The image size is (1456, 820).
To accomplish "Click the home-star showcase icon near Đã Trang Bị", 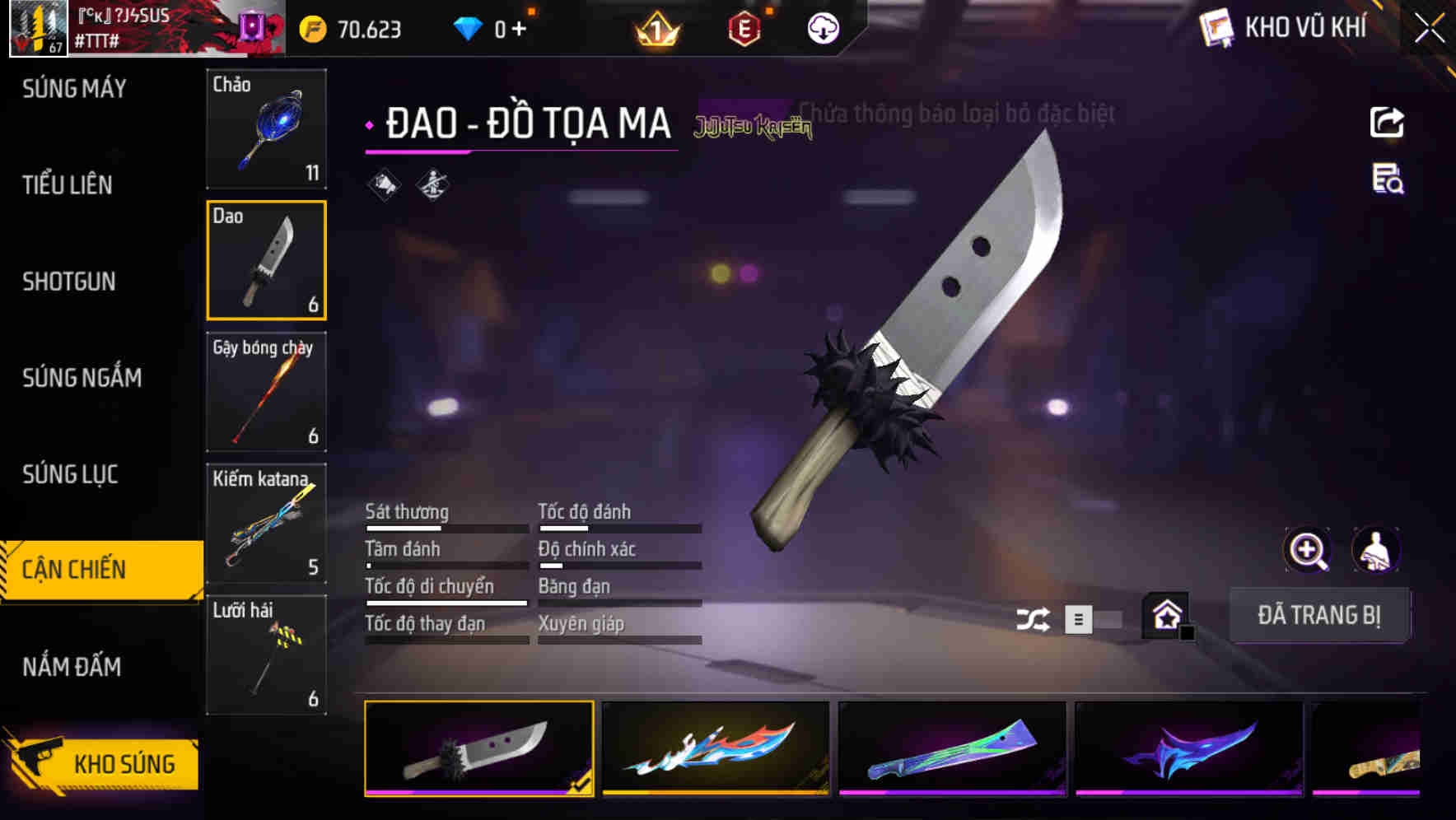I will pyautogui.click(x=1164, y=615).
